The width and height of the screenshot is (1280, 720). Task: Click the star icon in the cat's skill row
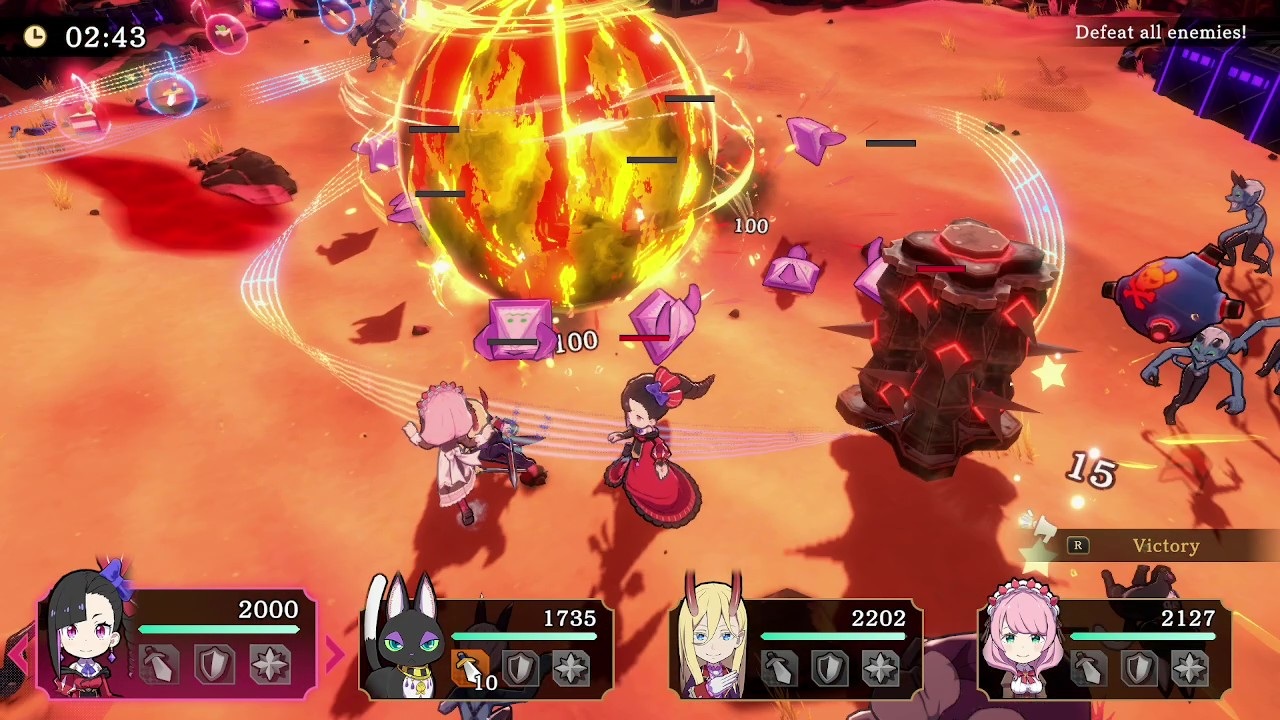(x=571, y=666)
